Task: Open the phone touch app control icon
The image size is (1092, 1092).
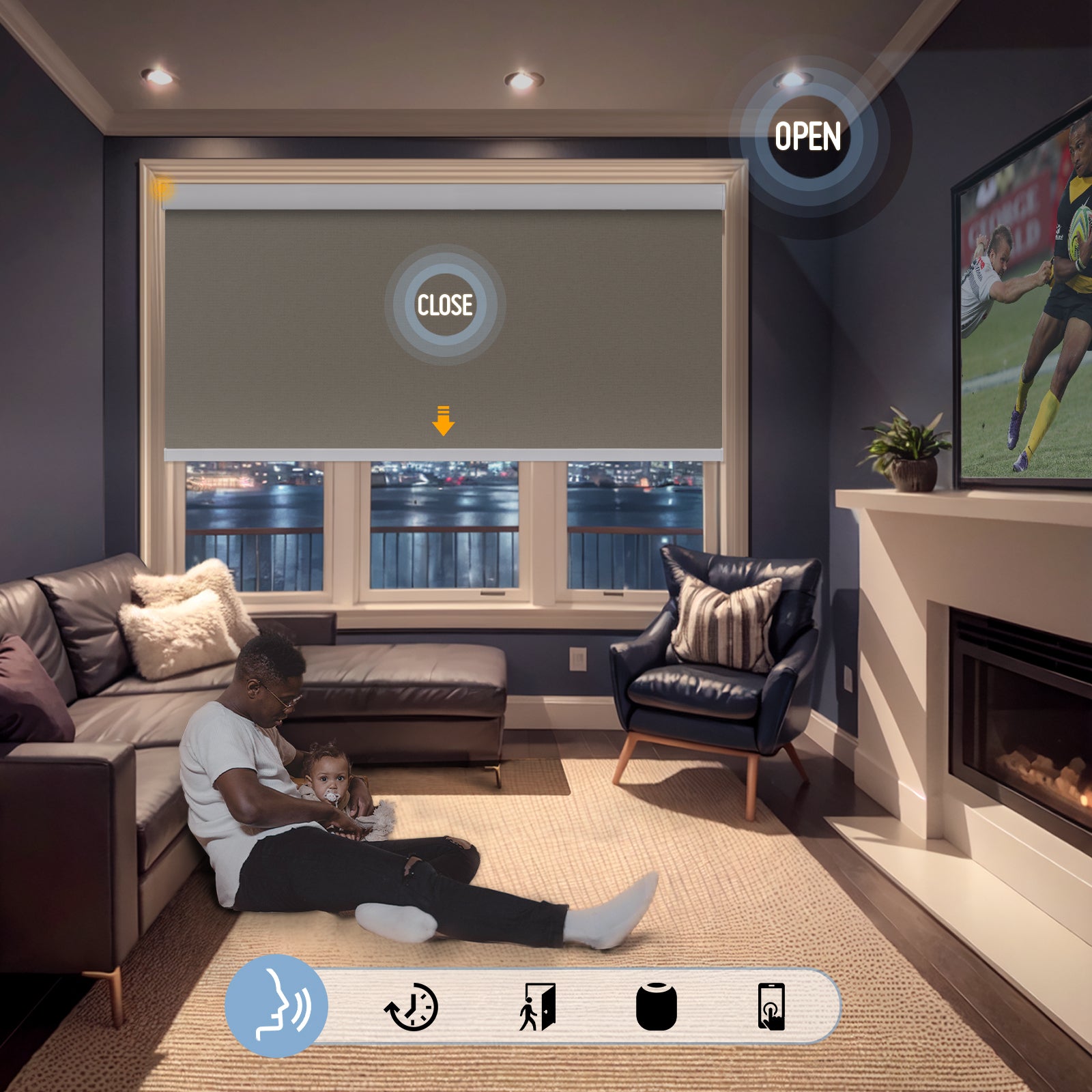Action: pyautogui.click(x=771, y=1007)
